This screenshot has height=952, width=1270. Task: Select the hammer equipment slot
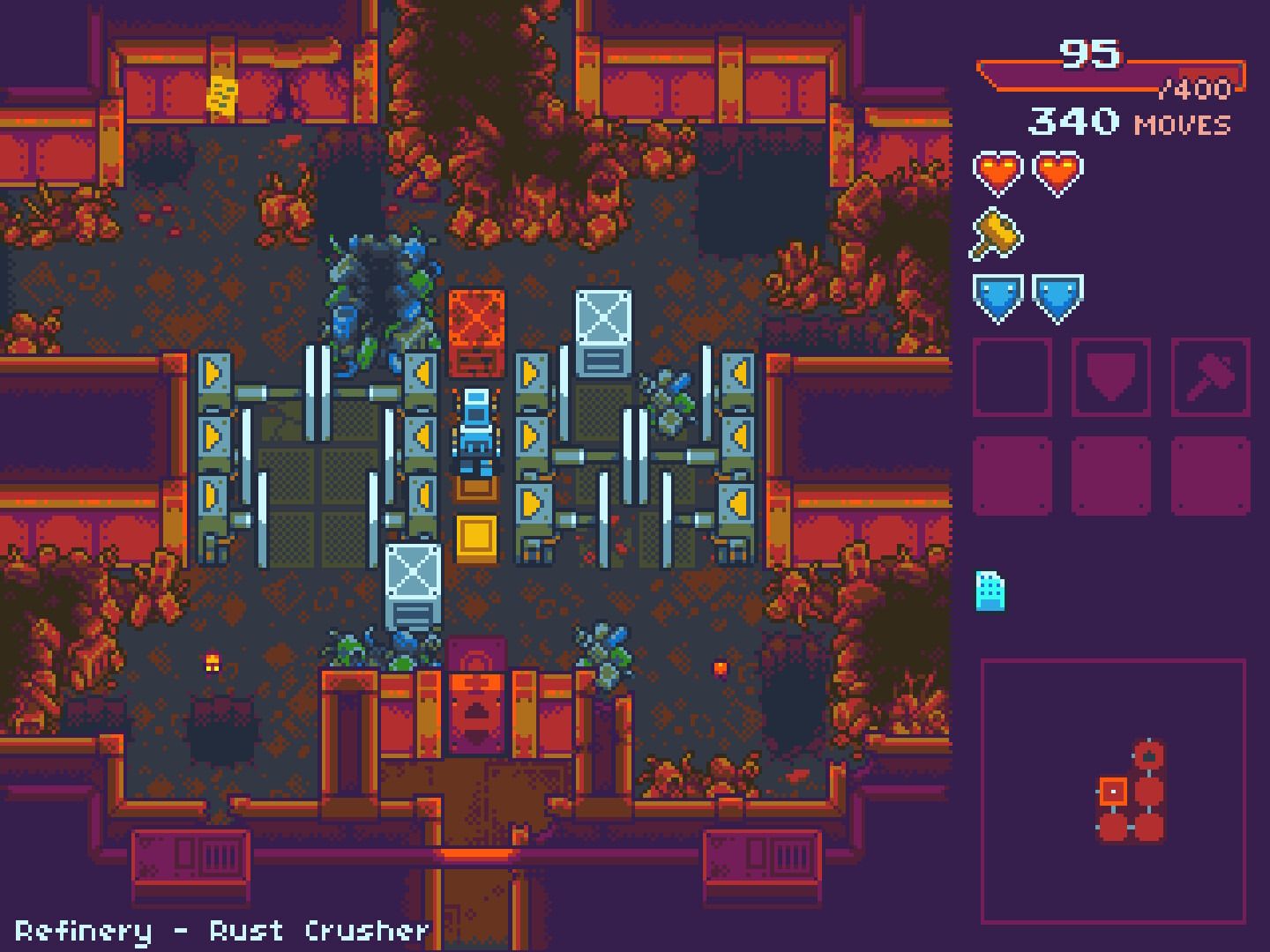[x=1210, y=377]
